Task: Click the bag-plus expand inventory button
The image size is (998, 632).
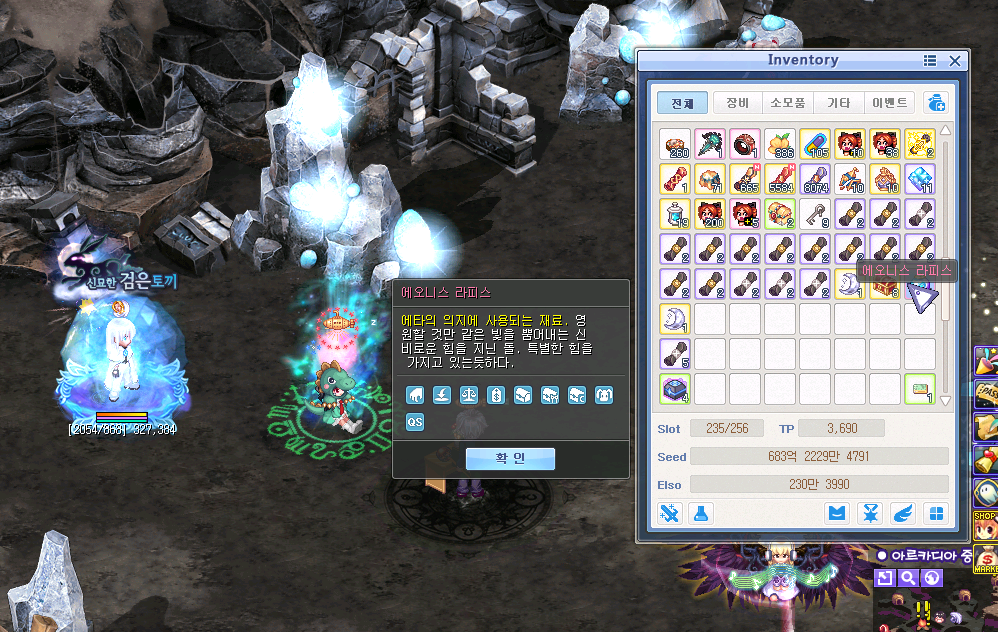Action: click(x=936, y=103)
